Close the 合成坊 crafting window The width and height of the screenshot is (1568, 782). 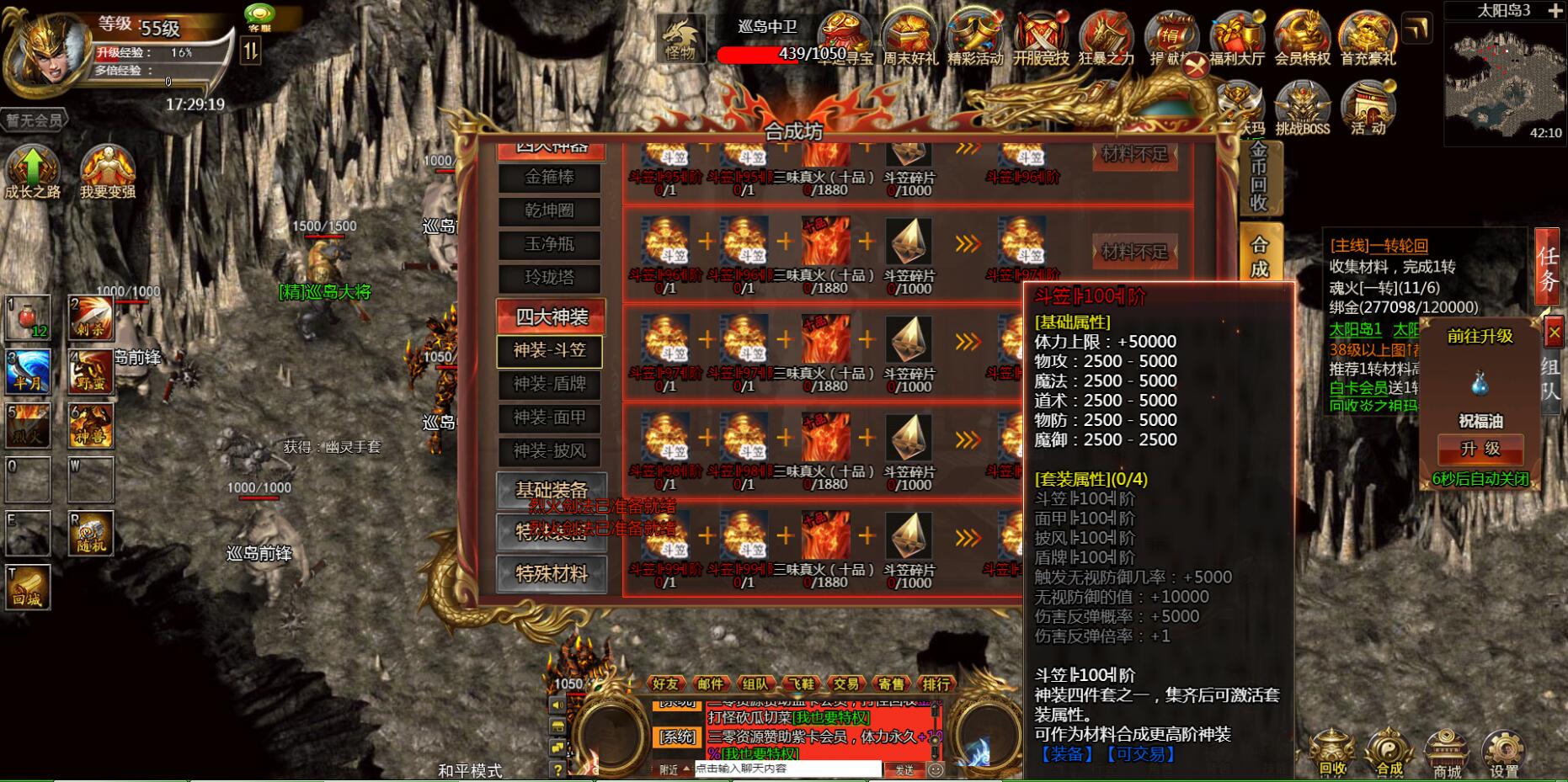pos(1196,66)
